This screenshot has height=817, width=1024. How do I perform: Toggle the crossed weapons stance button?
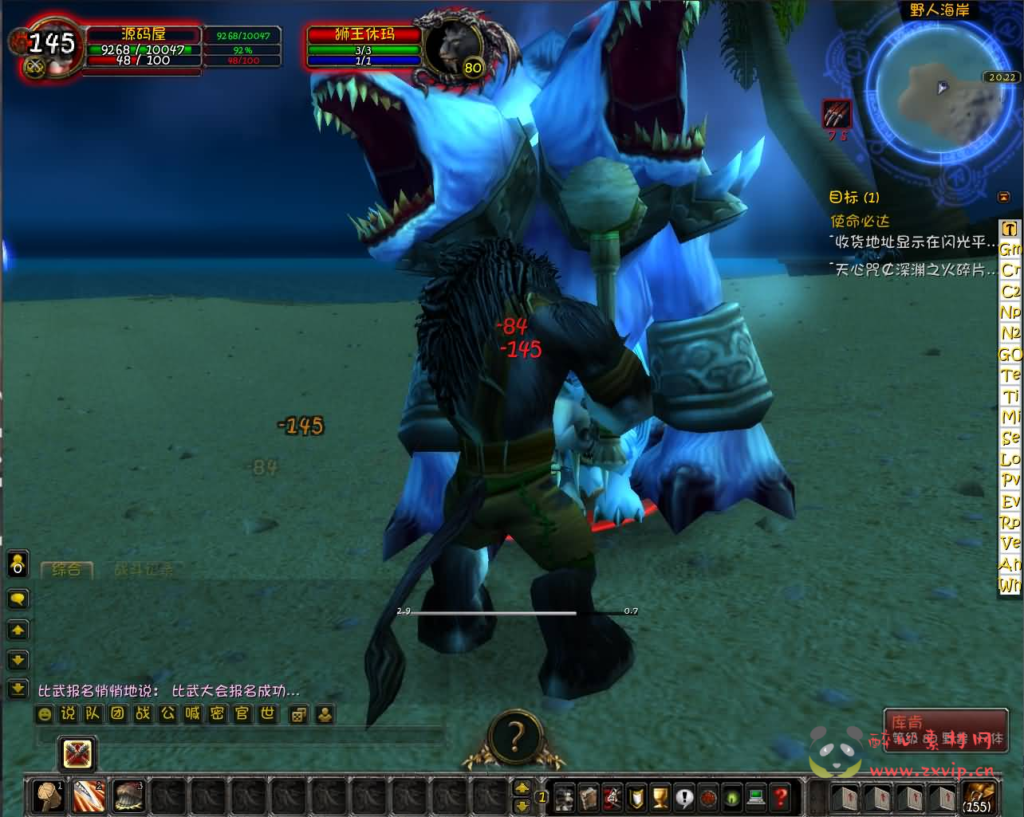77,753
